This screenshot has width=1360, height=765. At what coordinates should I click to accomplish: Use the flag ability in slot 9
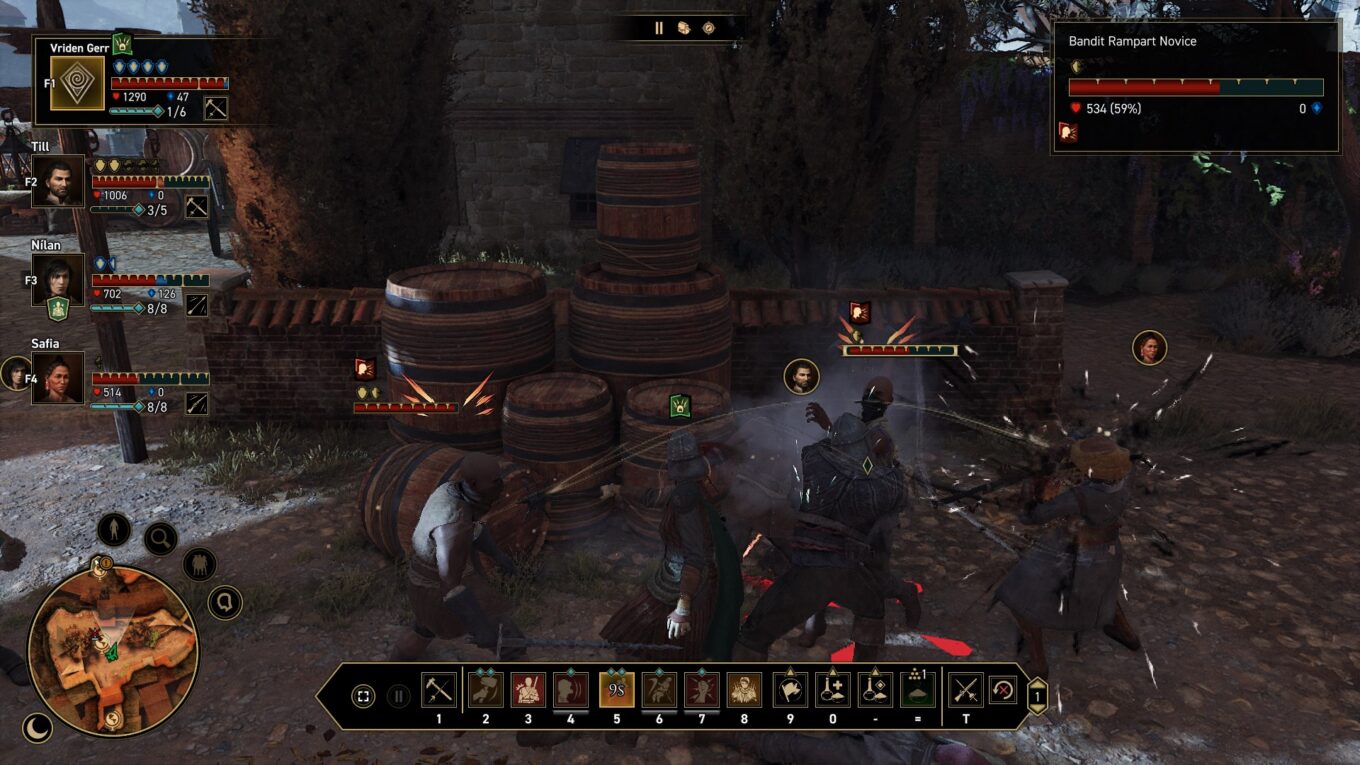tap(790, 690)
